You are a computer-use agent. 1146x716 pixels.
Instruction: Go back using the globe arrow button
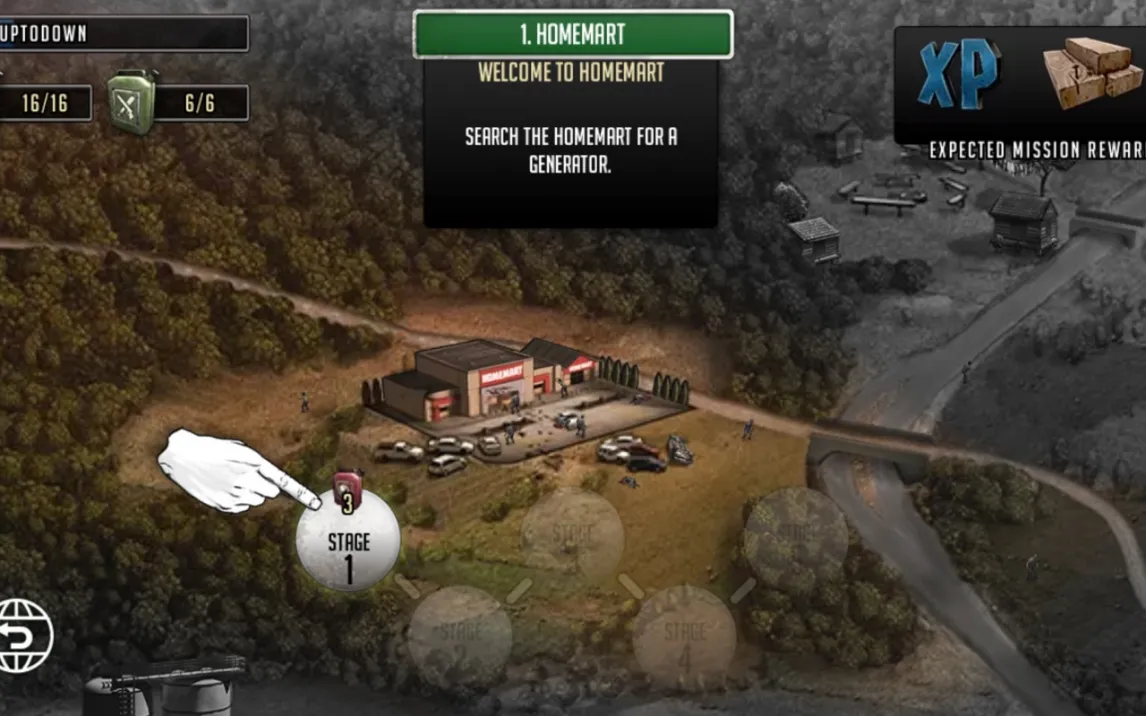pos(24,635)
